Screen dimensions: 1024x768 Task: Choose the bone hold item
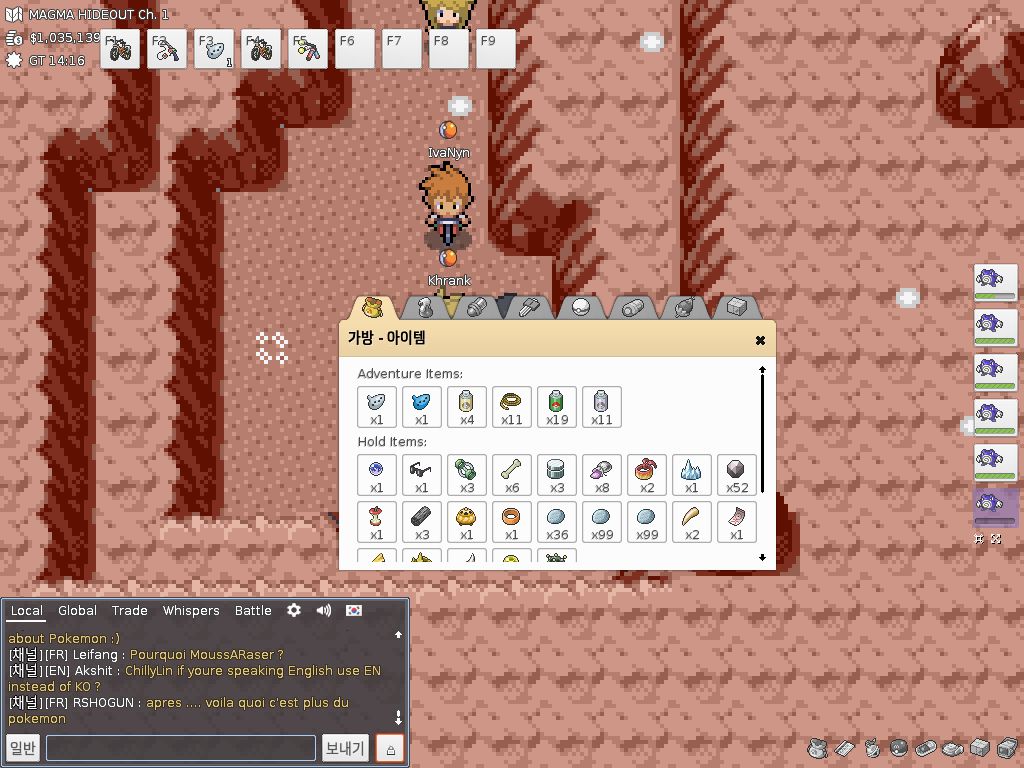[511, 474]
